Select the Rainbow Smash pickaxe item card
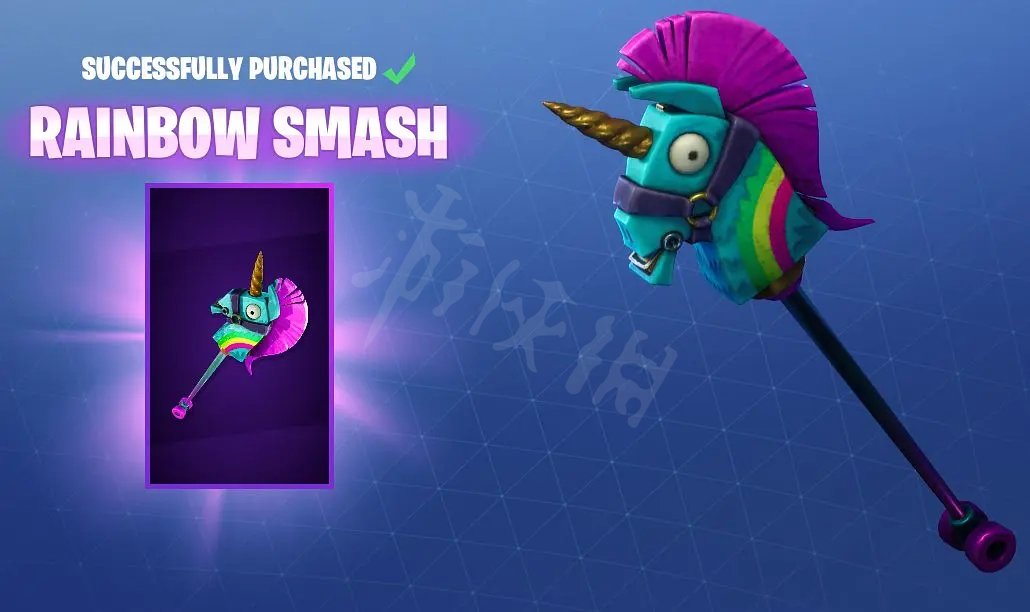 (239, 336)
